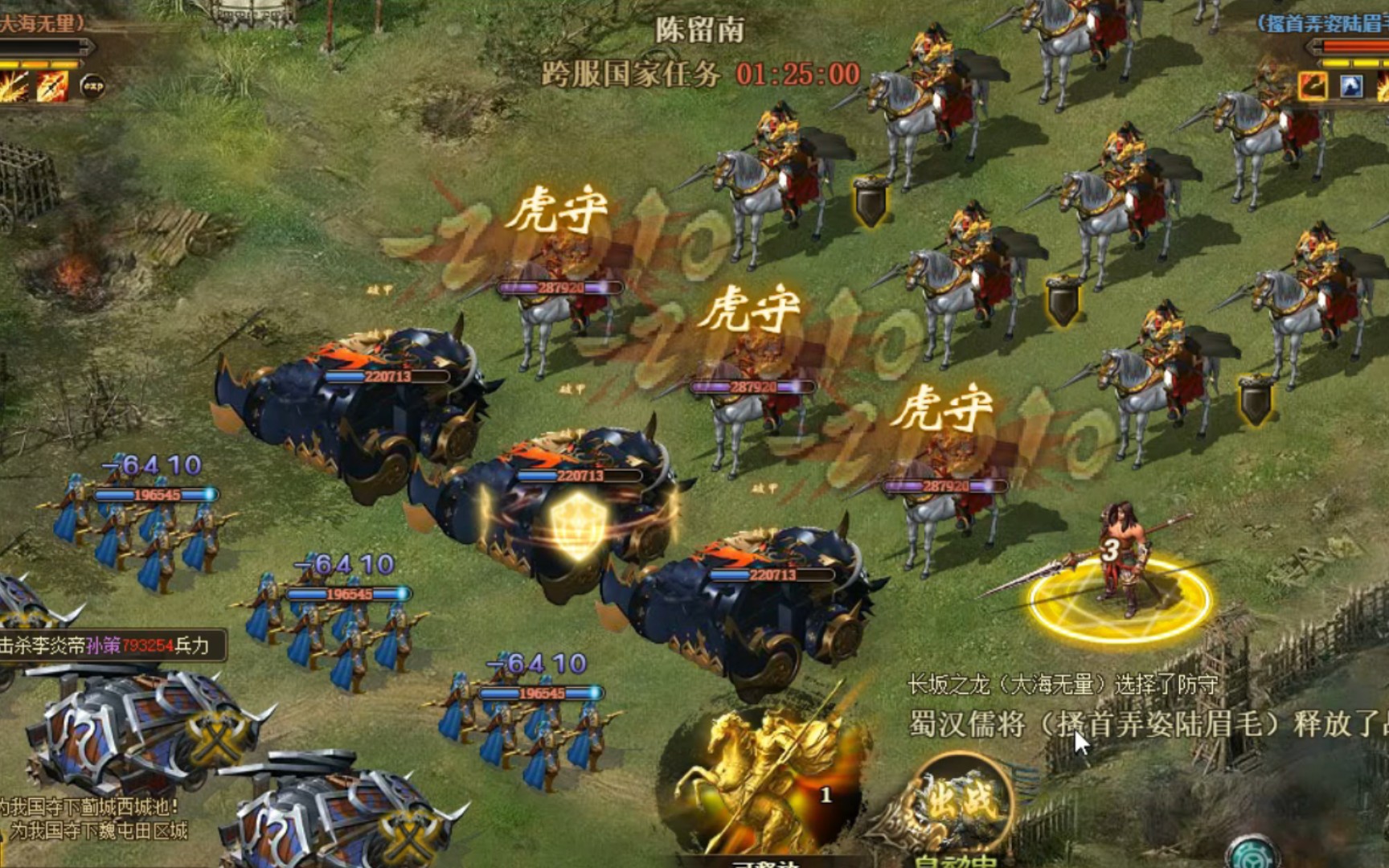Select the flame skill icon at far top right
Screen dimensions: 1389x868
(1384, 85)
